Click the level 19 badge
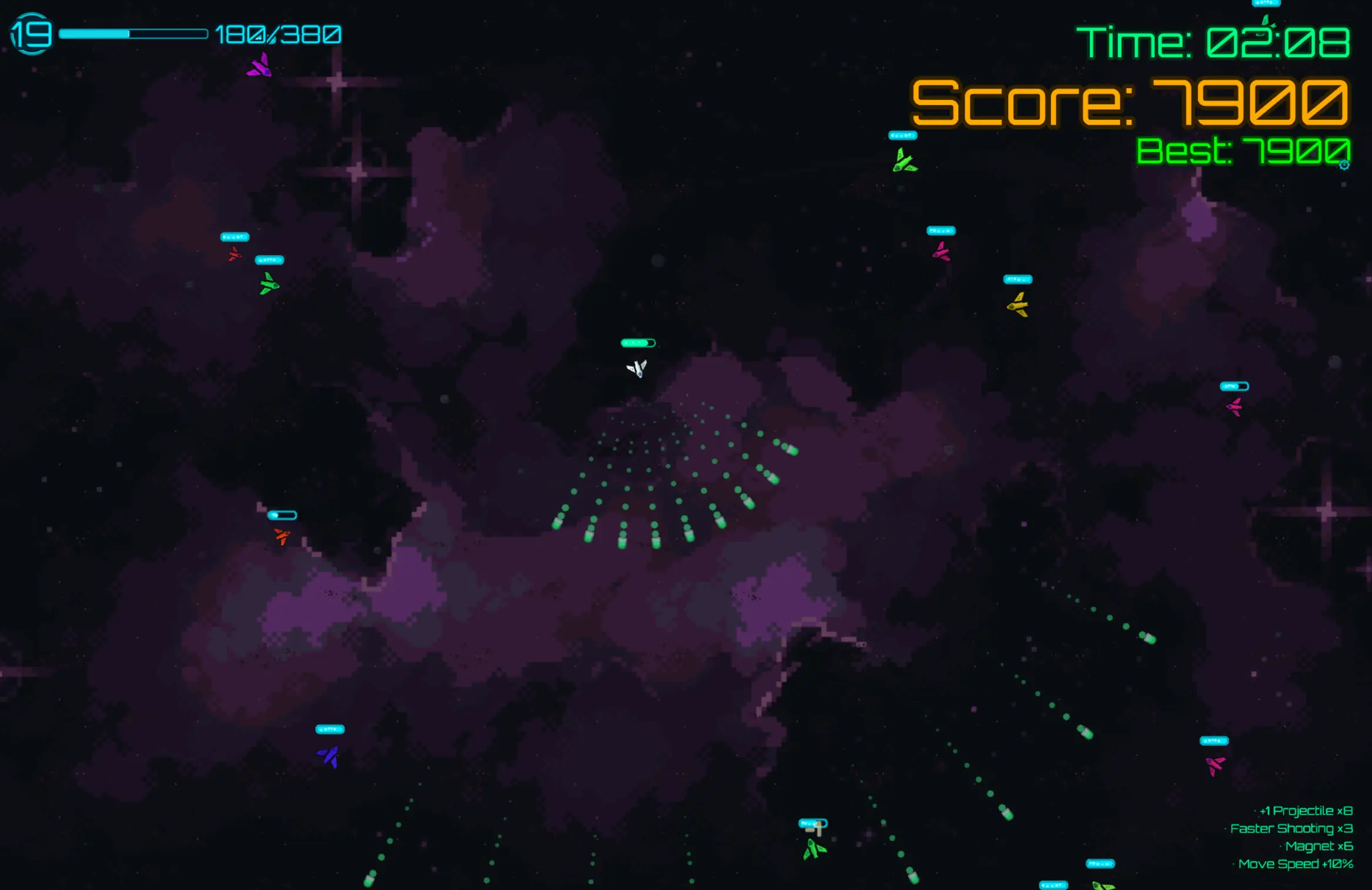 coord(31,34)
